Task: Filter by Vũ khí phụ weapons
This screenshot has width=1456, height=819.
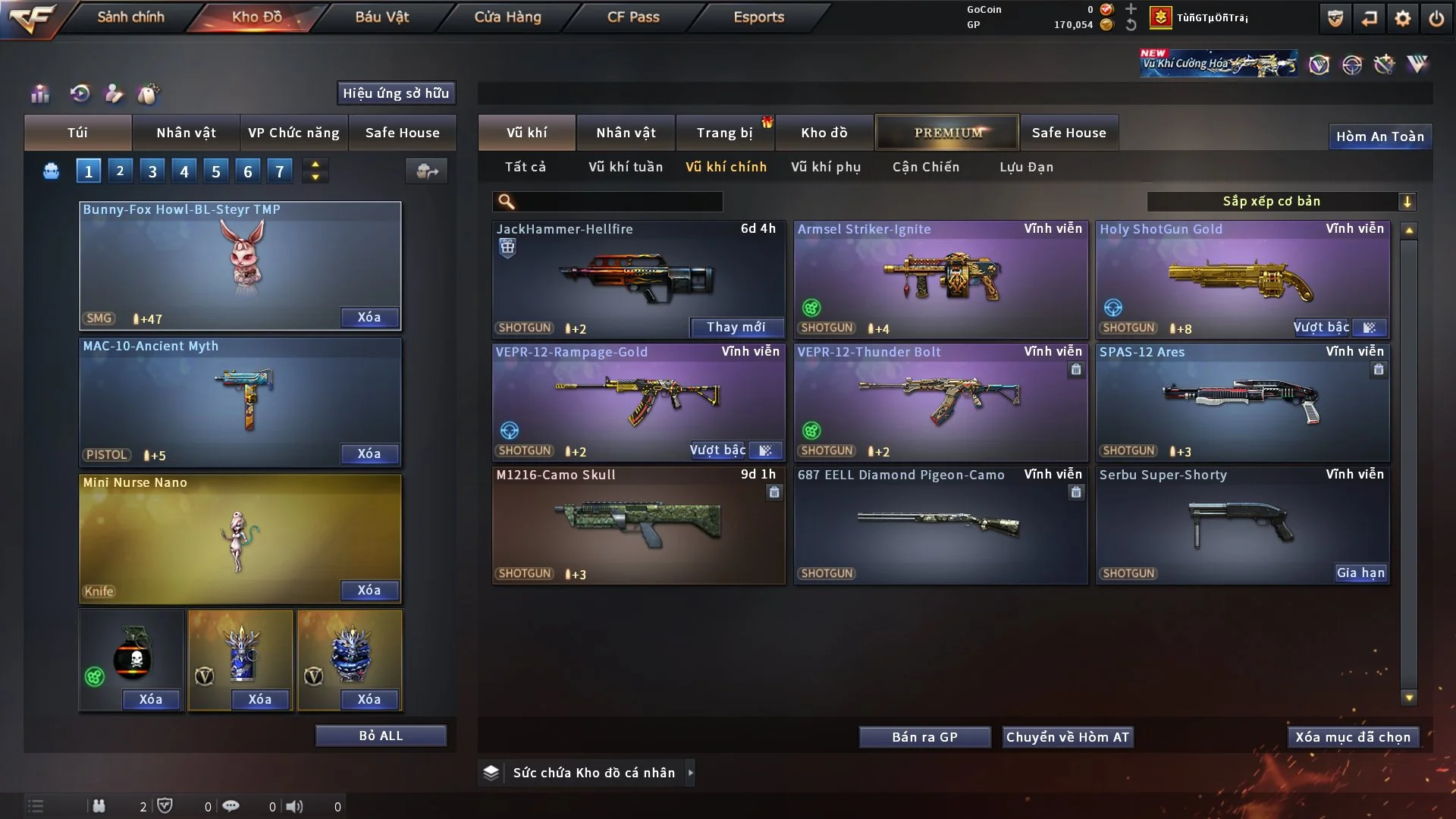Action: pyautogui.click(x=825, y=167)
